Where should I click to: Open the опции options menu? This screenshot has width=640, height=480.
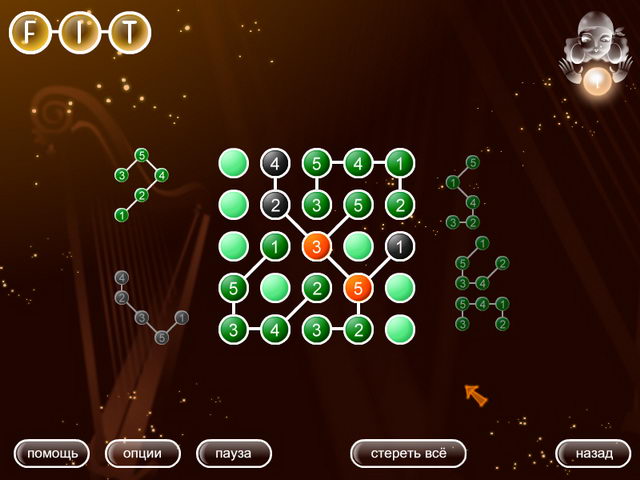click(x=143, y=453)
